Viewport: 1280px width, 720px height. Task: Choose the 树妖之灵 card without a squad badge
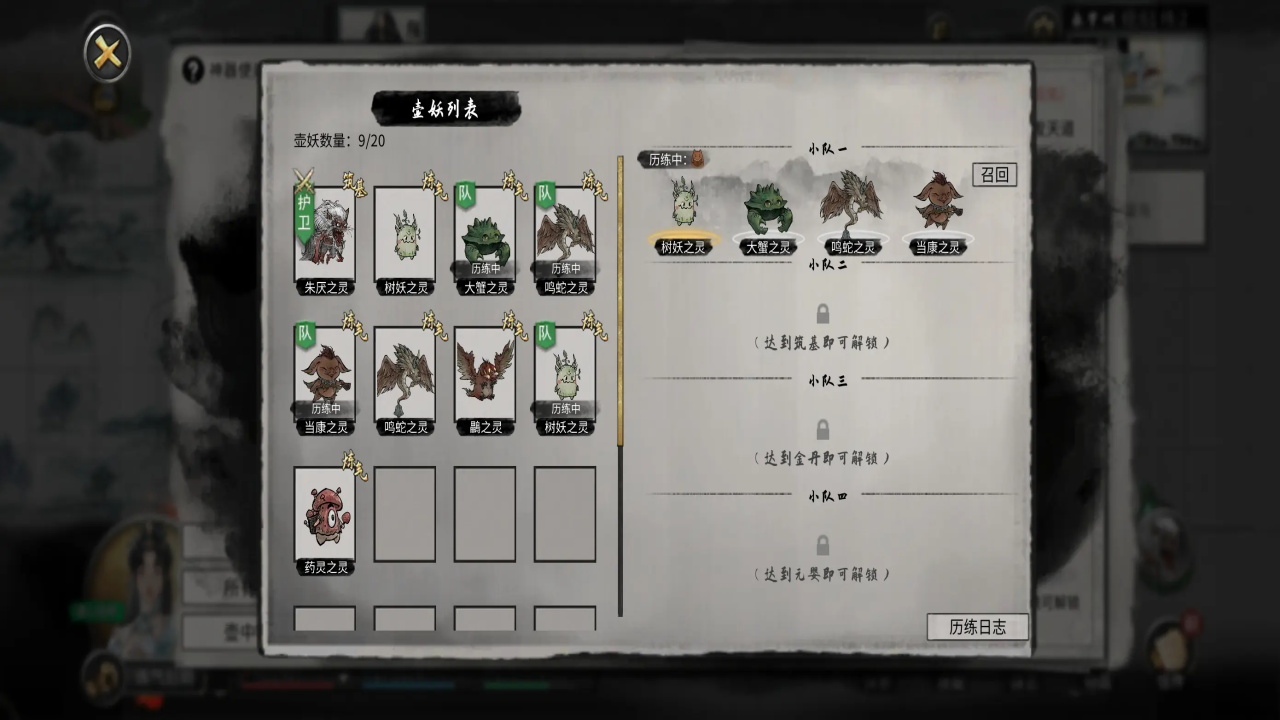[x=405, y=236]
